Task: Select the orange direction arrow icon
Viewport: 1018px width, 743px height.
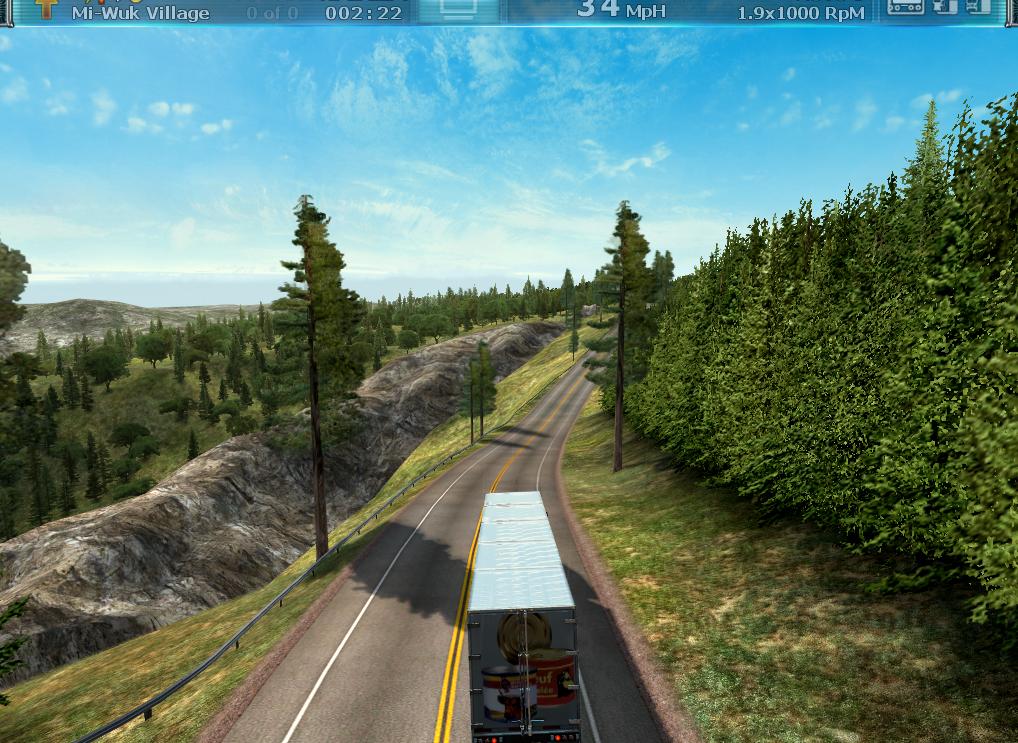Action: [x=46, y=7]
